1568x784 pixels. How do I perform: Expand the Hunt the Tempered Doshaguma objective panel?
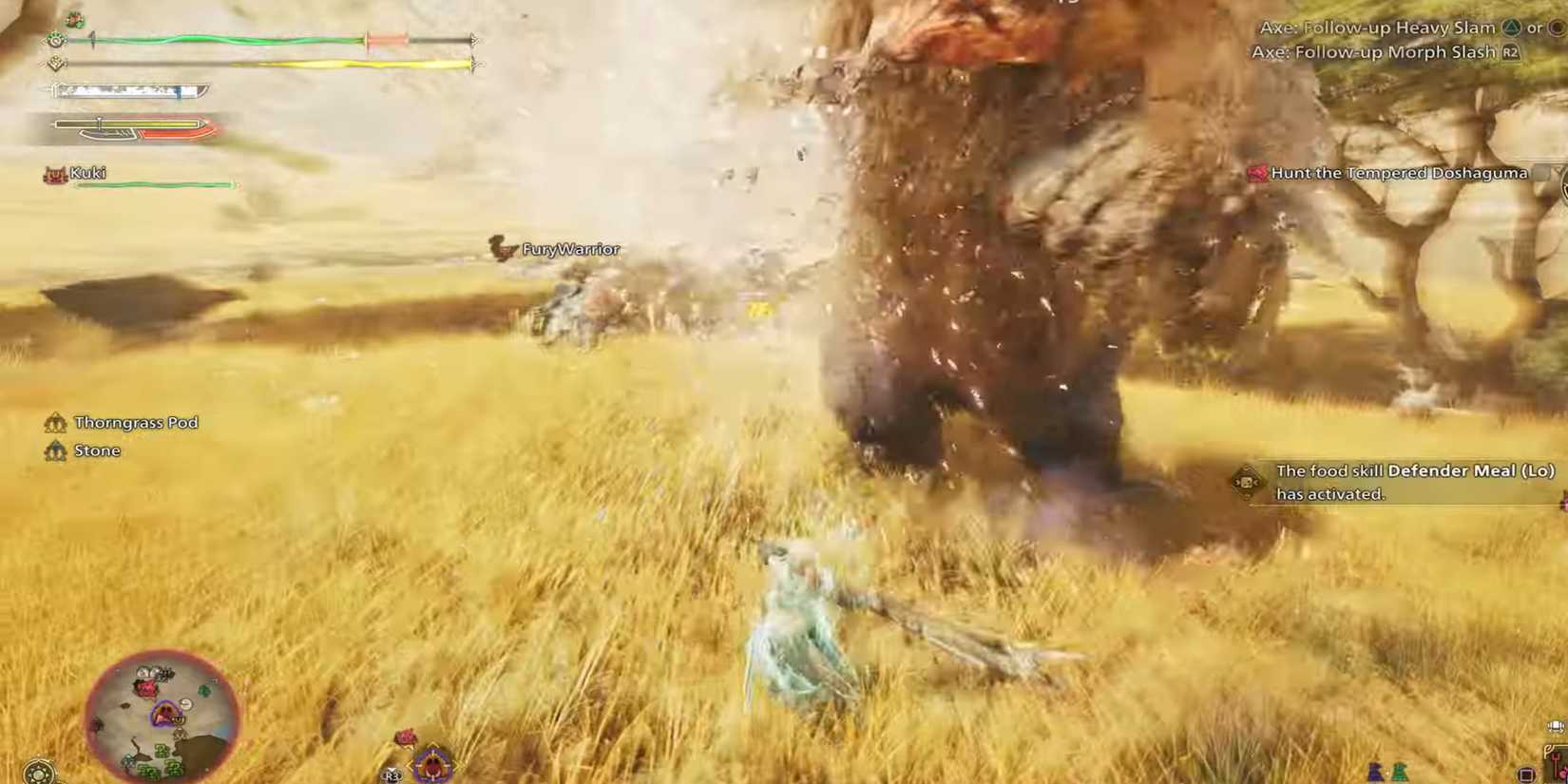click(x=1397, y=173)
